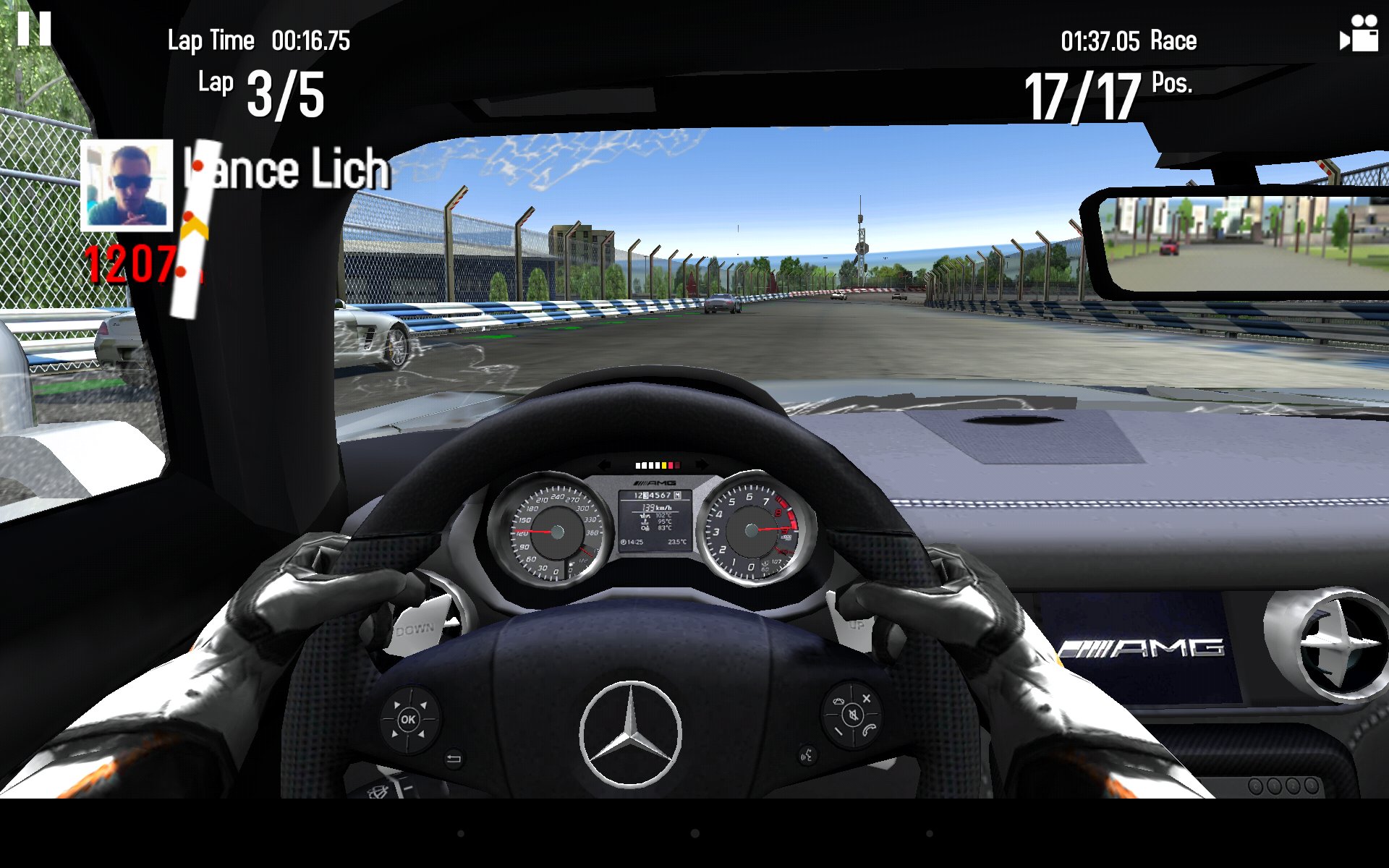This screenshot has width=1389, height=868.
Task: Select Lance Lich's avatar photo
Action: click(127, 185)
